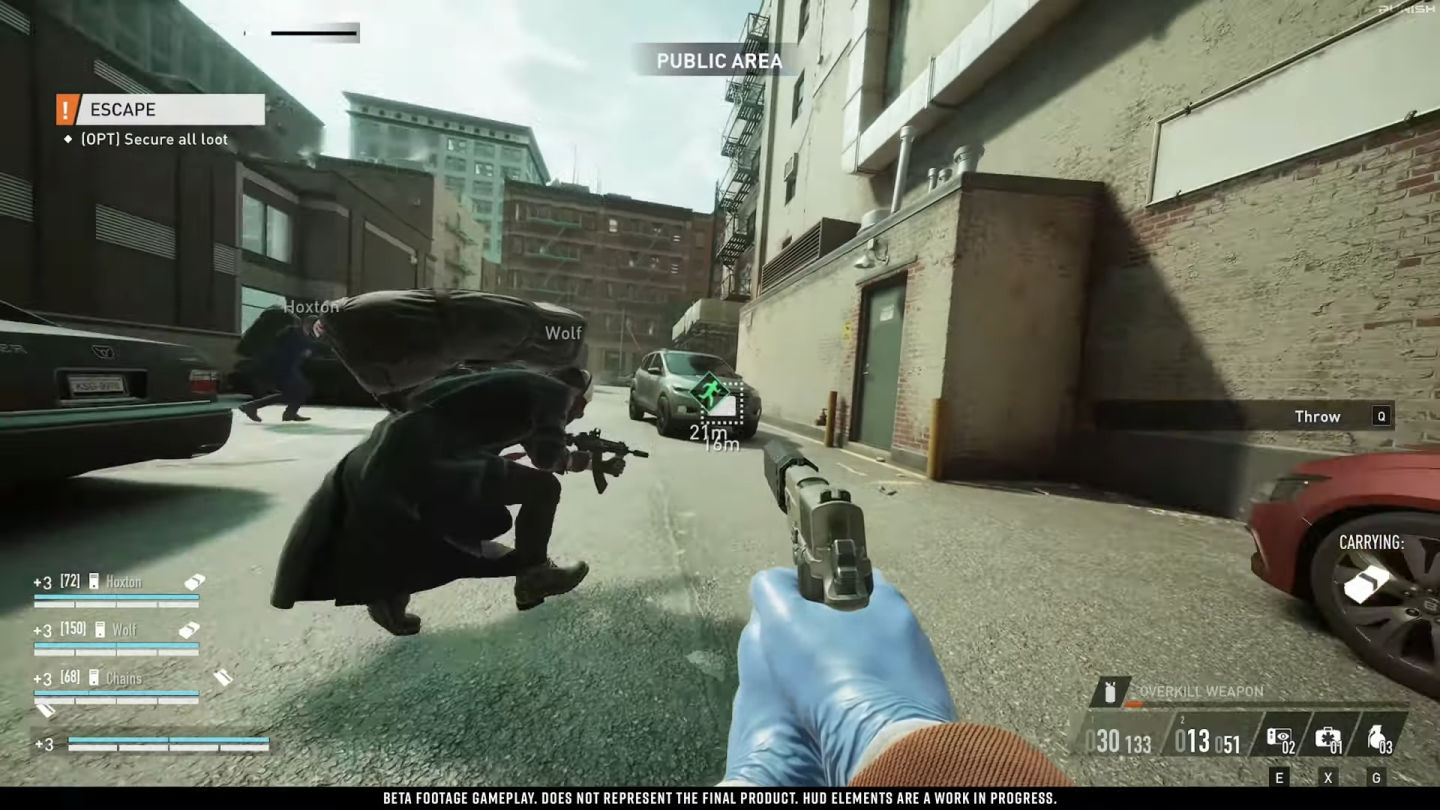Click the primary ammo counter 030/133

pos(1119,740)
